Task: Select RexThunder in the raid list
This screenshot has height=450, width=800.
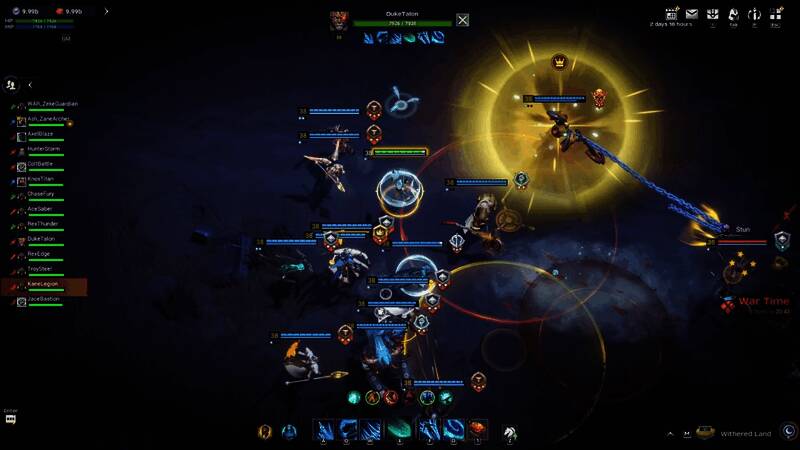Action: click(44, 224)
